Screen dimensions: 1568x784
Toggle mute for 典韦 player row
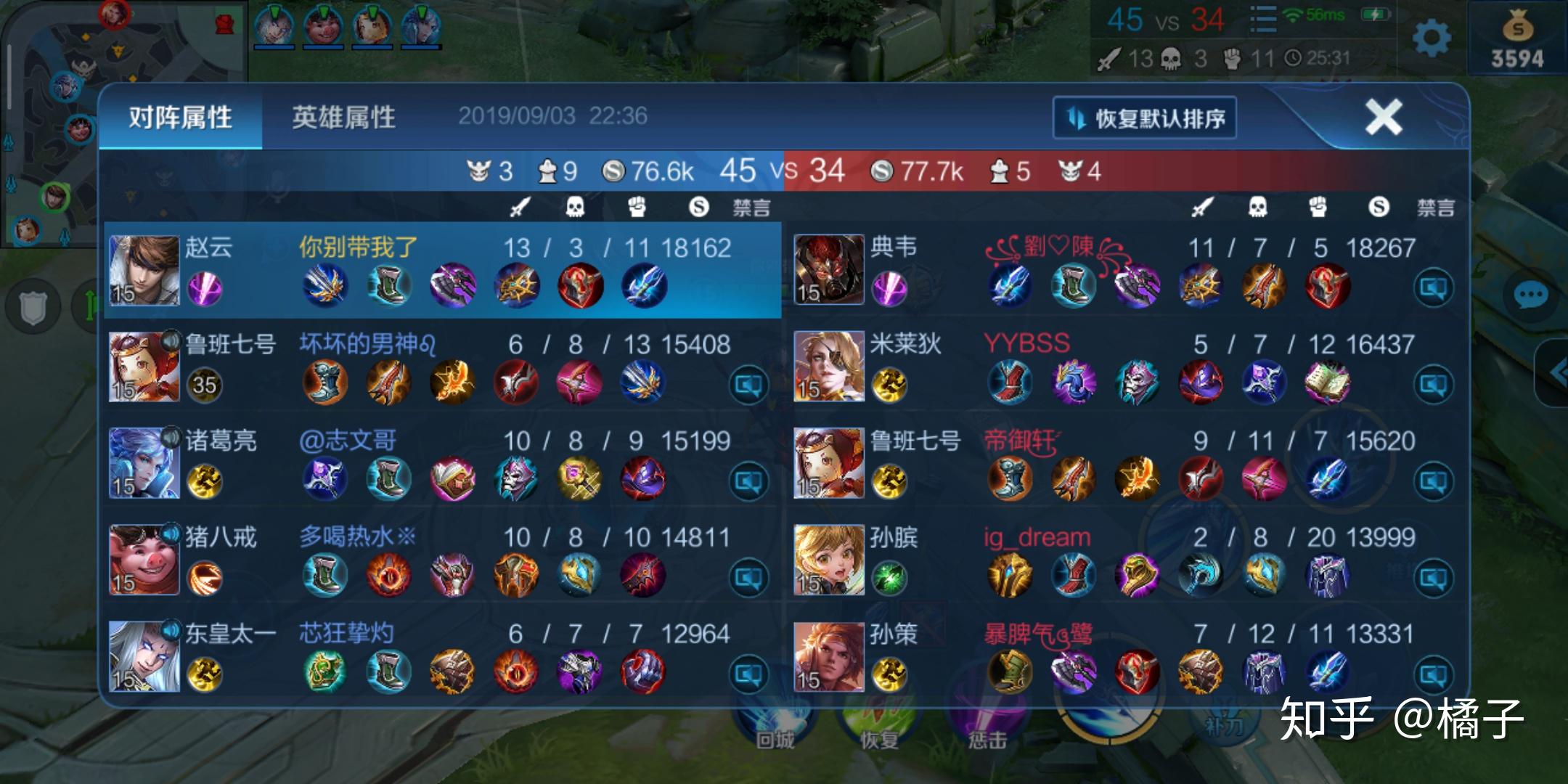coord(1433,288)
